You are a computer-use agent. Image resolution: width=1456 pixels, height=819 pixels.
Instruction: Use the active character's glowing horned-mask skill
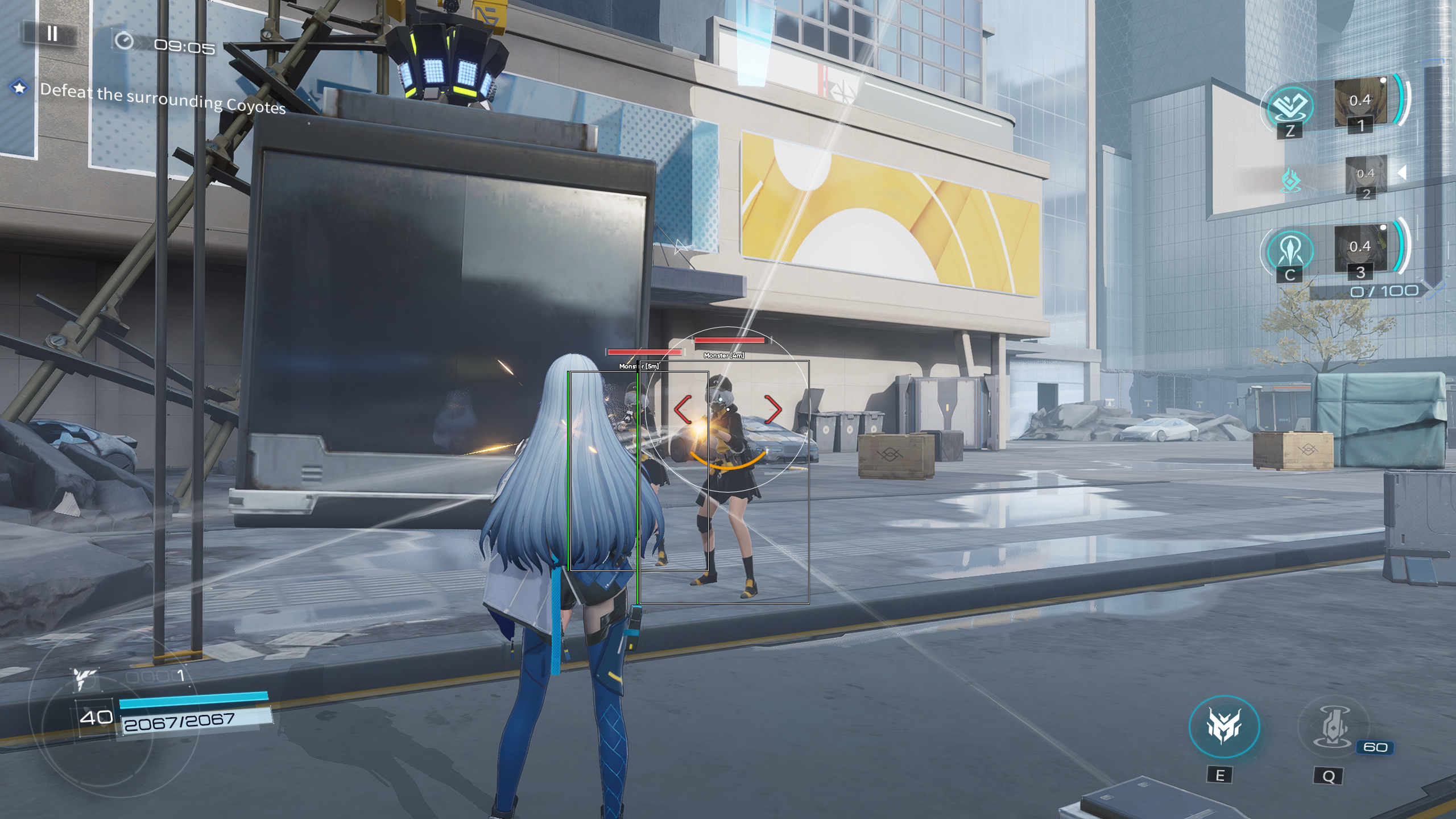(1224, 726)
